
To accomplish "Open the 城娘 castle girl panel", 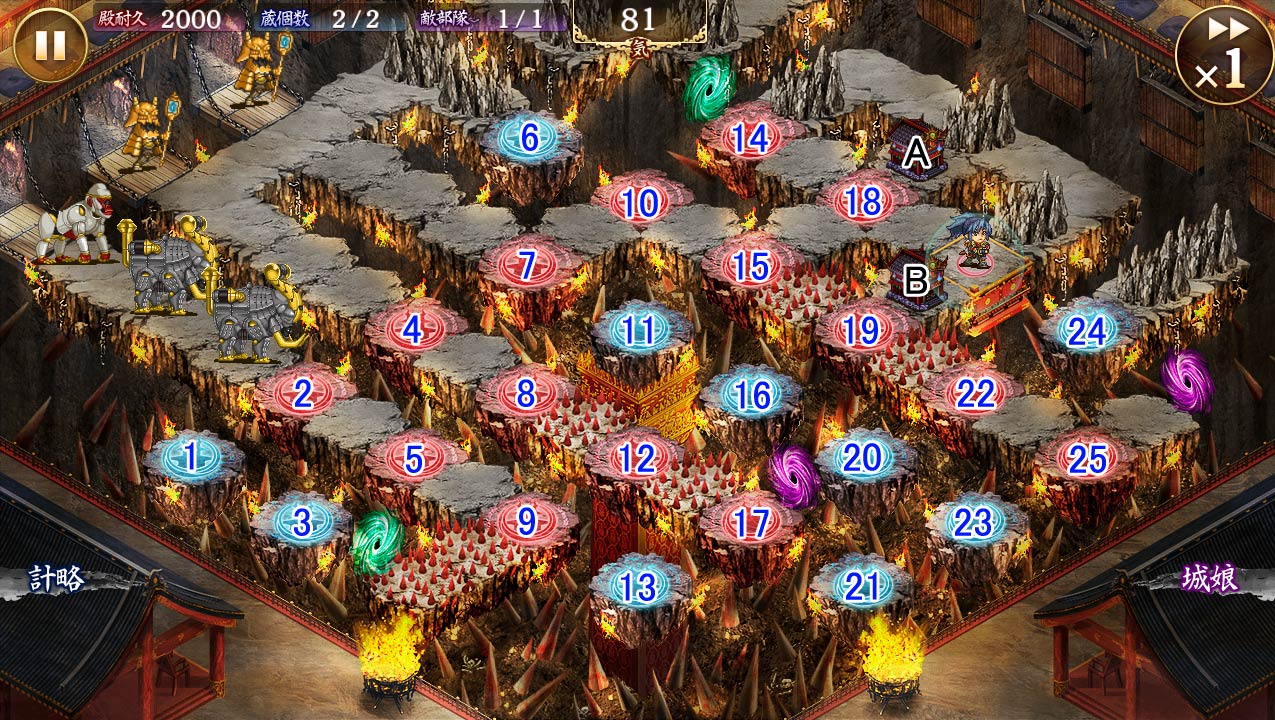I will pyautogui.click(x=1210, y=579).
